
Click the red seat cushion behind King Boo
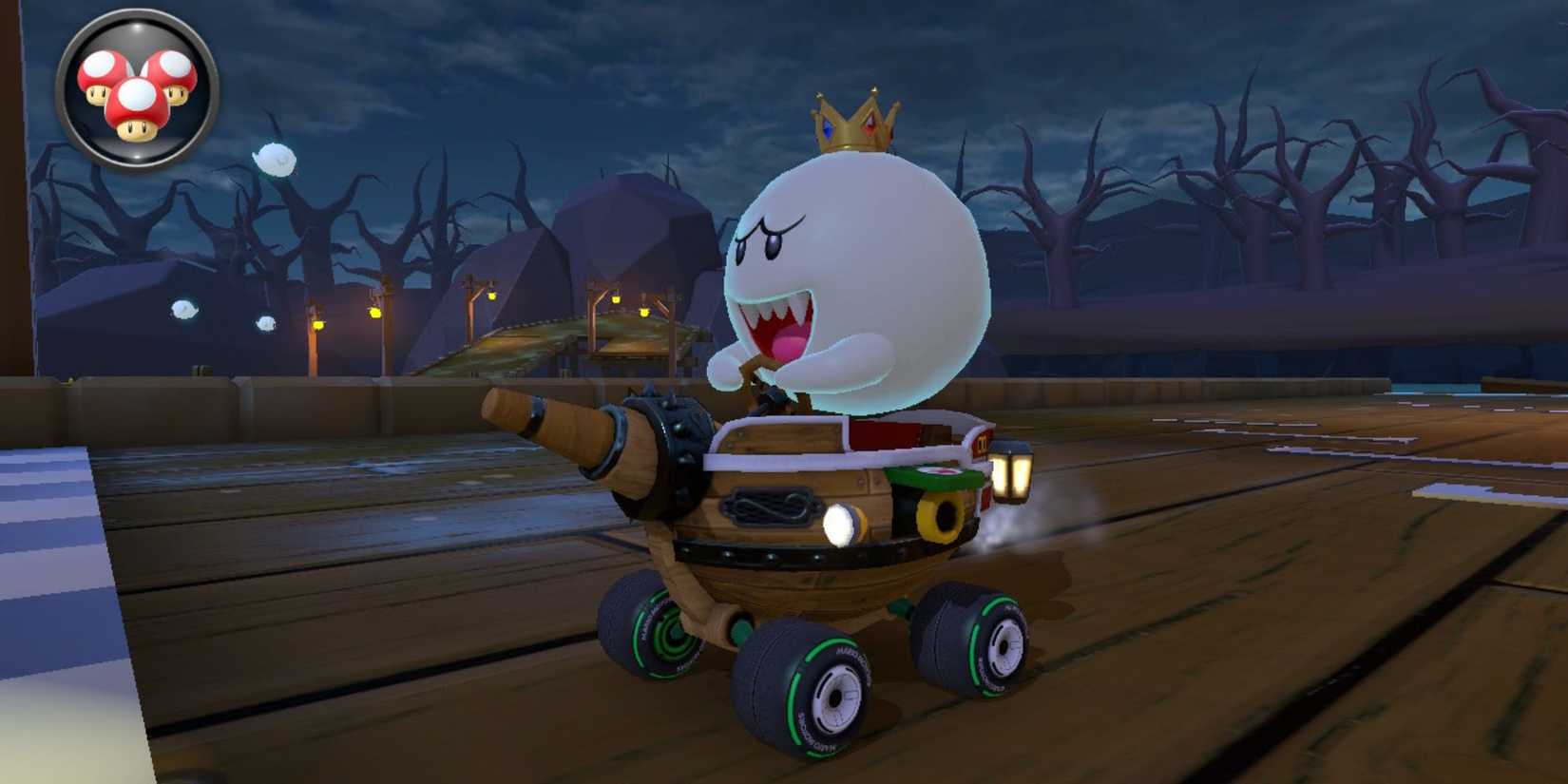click(884, 435)
